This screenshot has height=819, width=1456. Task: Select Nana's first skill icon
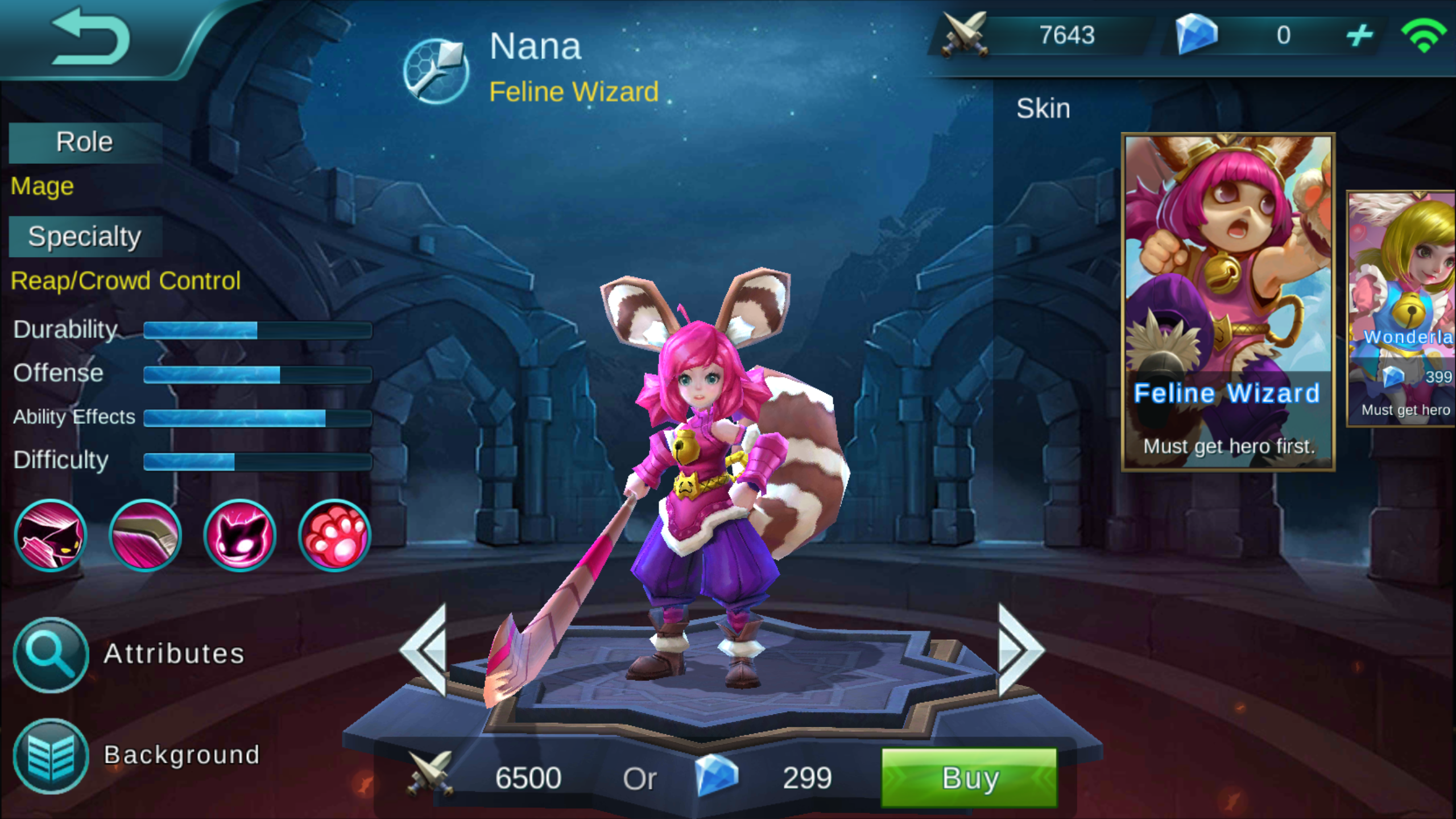tap(50, 535)
